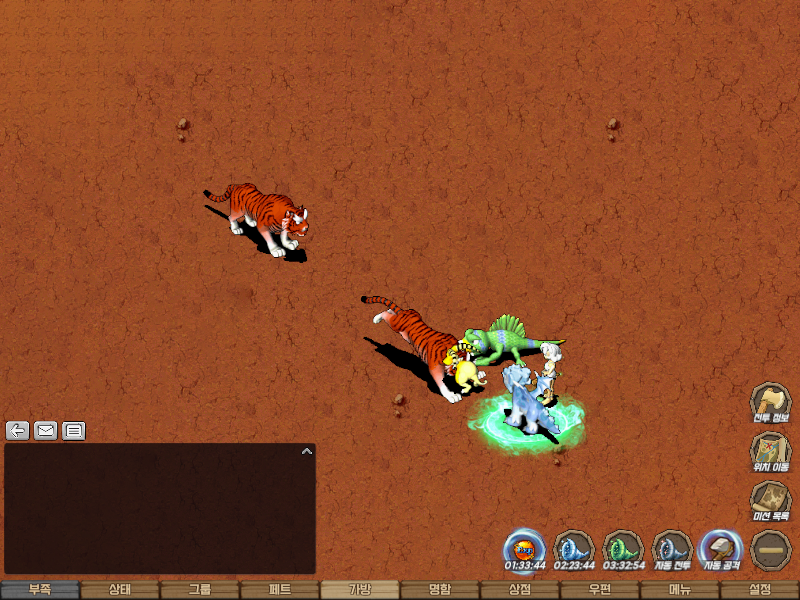
Task: Click the back arrow button above chat
Action: (17, 431)
